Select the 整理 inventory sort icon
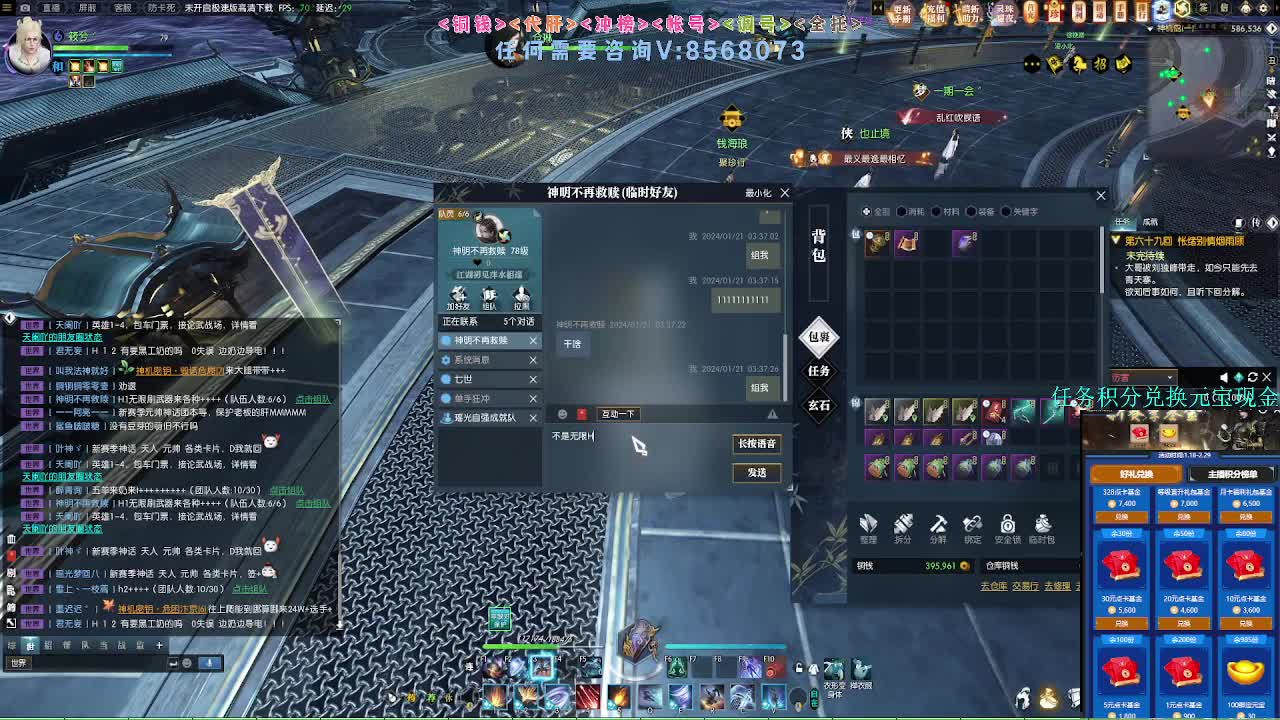This screenshot has height=720, width=1280. tap(868, 528)
